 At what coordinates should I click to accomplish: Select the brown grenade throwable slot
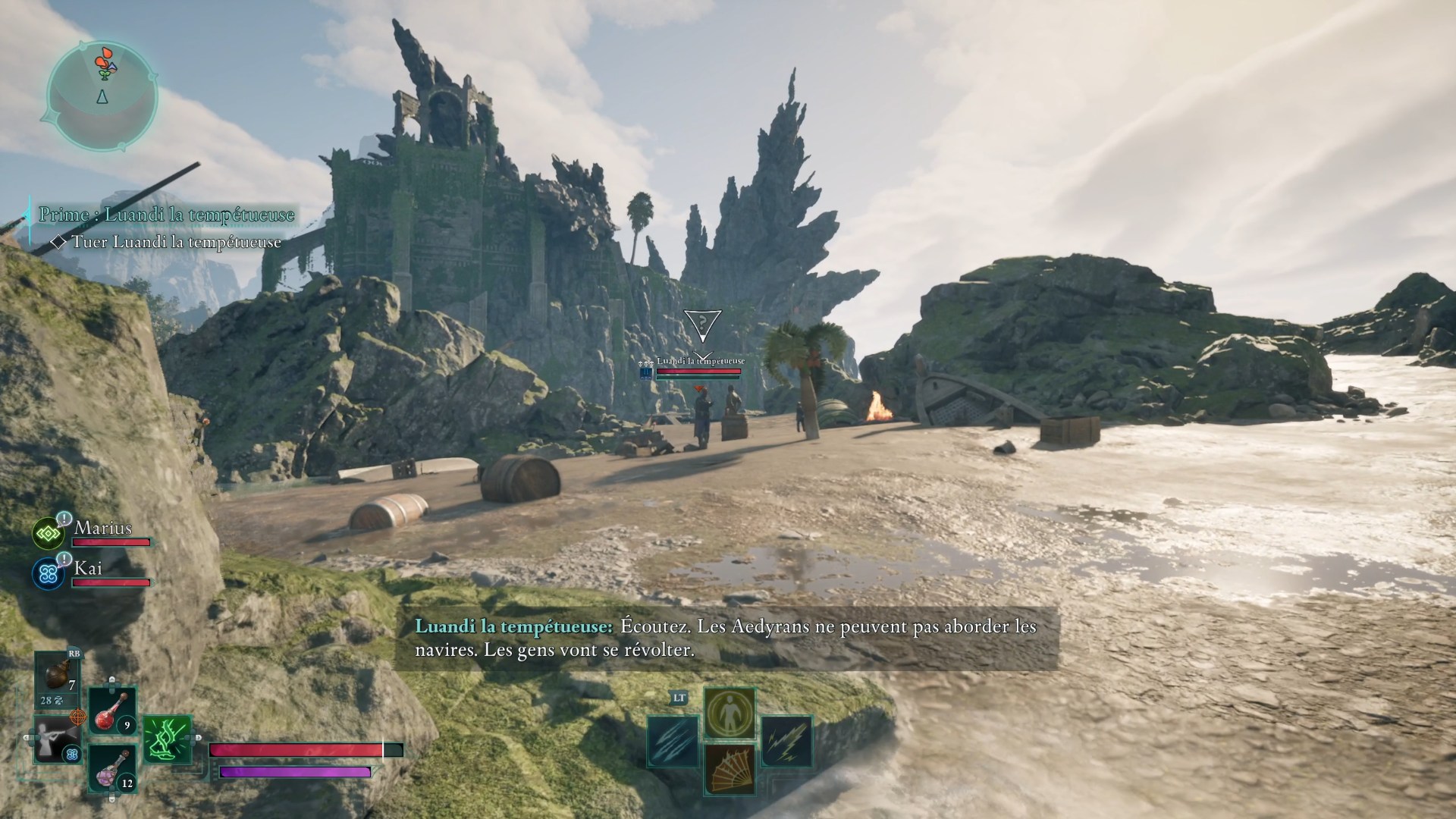point(57,677)
